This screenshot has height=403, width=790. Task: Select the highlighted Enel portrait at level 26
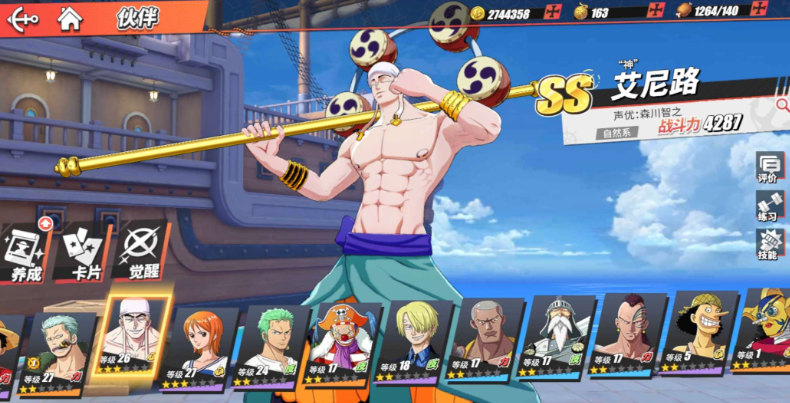pos(130,335)
